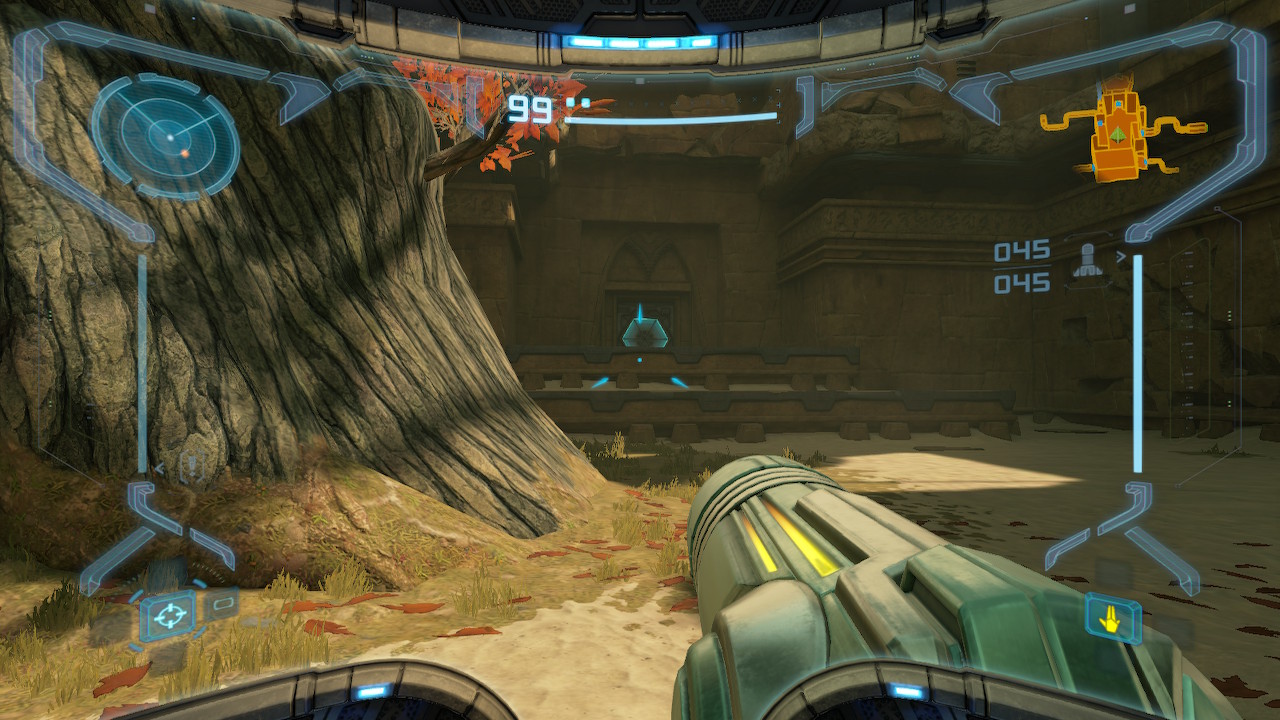
Task: Click the circular enemy radar
Action: click(166, 133)
